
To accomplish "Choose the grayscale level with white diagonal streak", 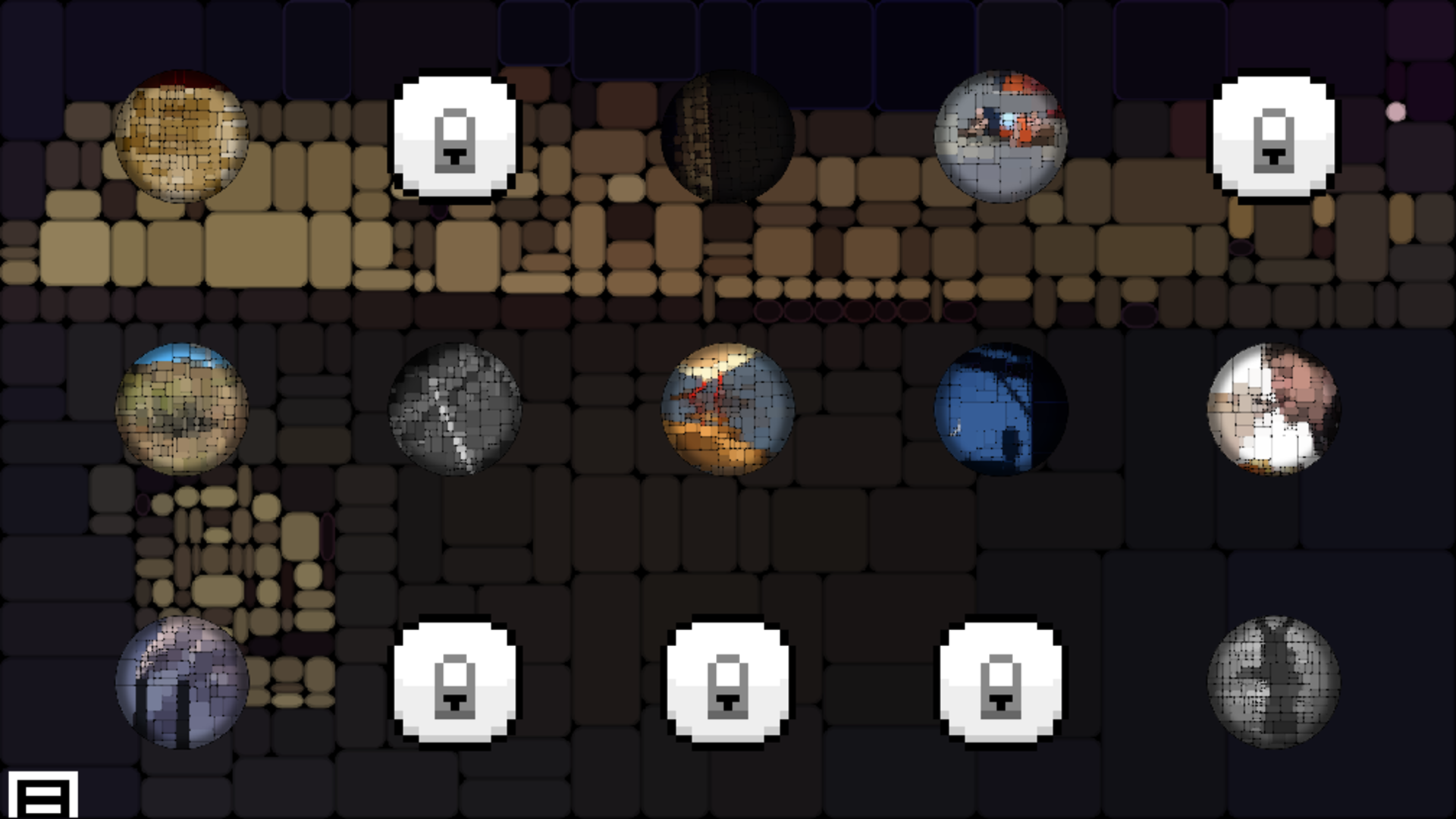I will click(x=455, y=409).
